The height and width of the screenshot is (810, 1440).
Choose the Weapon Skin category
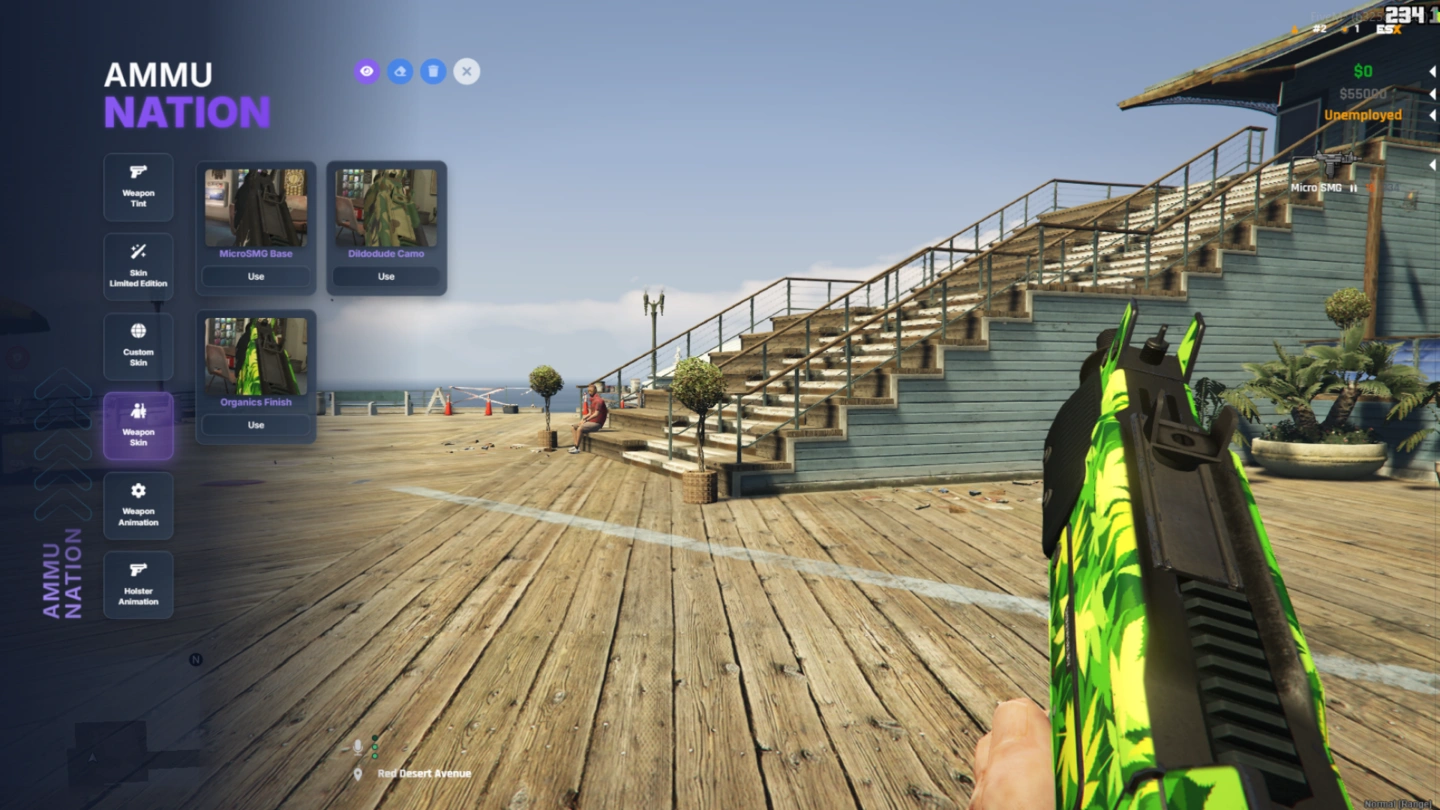[x=138, y=426]
